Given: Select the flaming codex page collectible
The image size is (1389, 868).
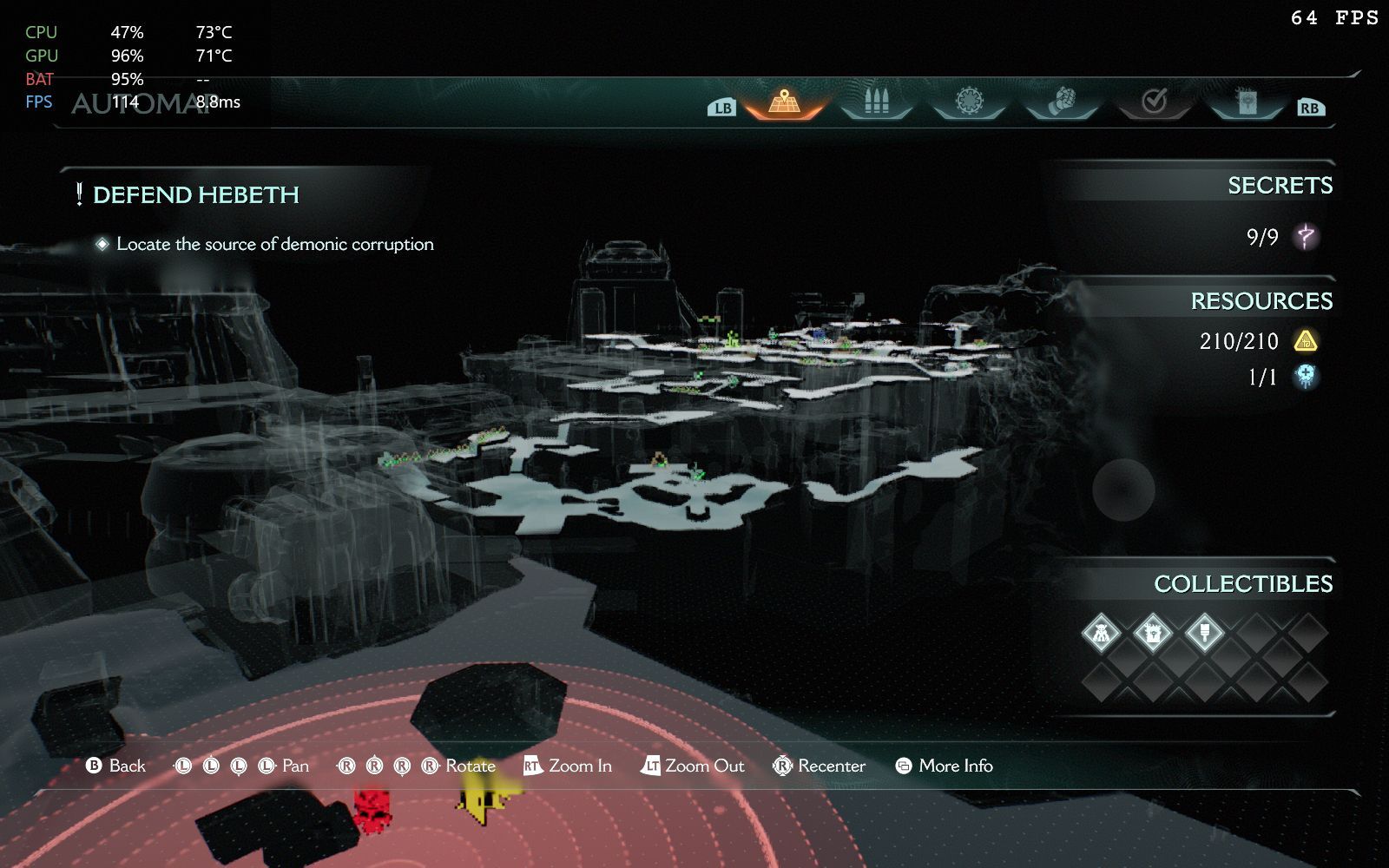Looking at the screenshot, I should 1152,634.
